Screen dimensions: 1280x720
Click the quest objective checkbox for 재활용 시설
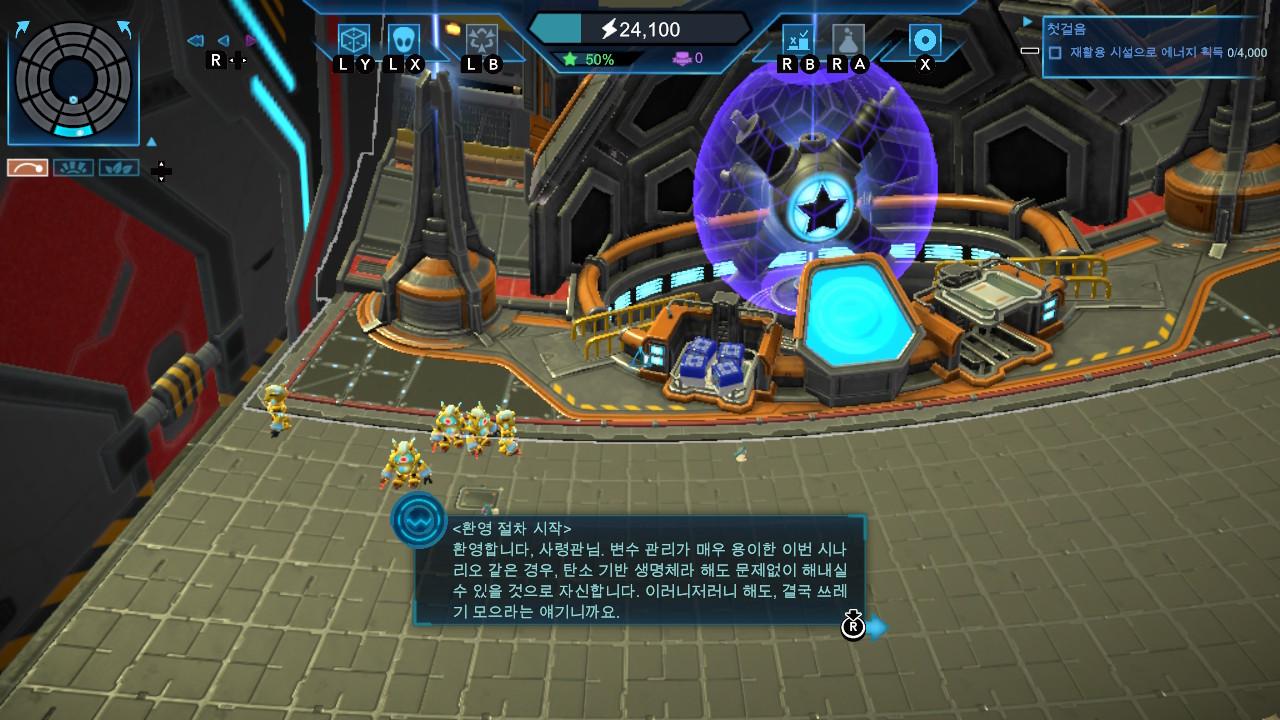pos(1056,53)
